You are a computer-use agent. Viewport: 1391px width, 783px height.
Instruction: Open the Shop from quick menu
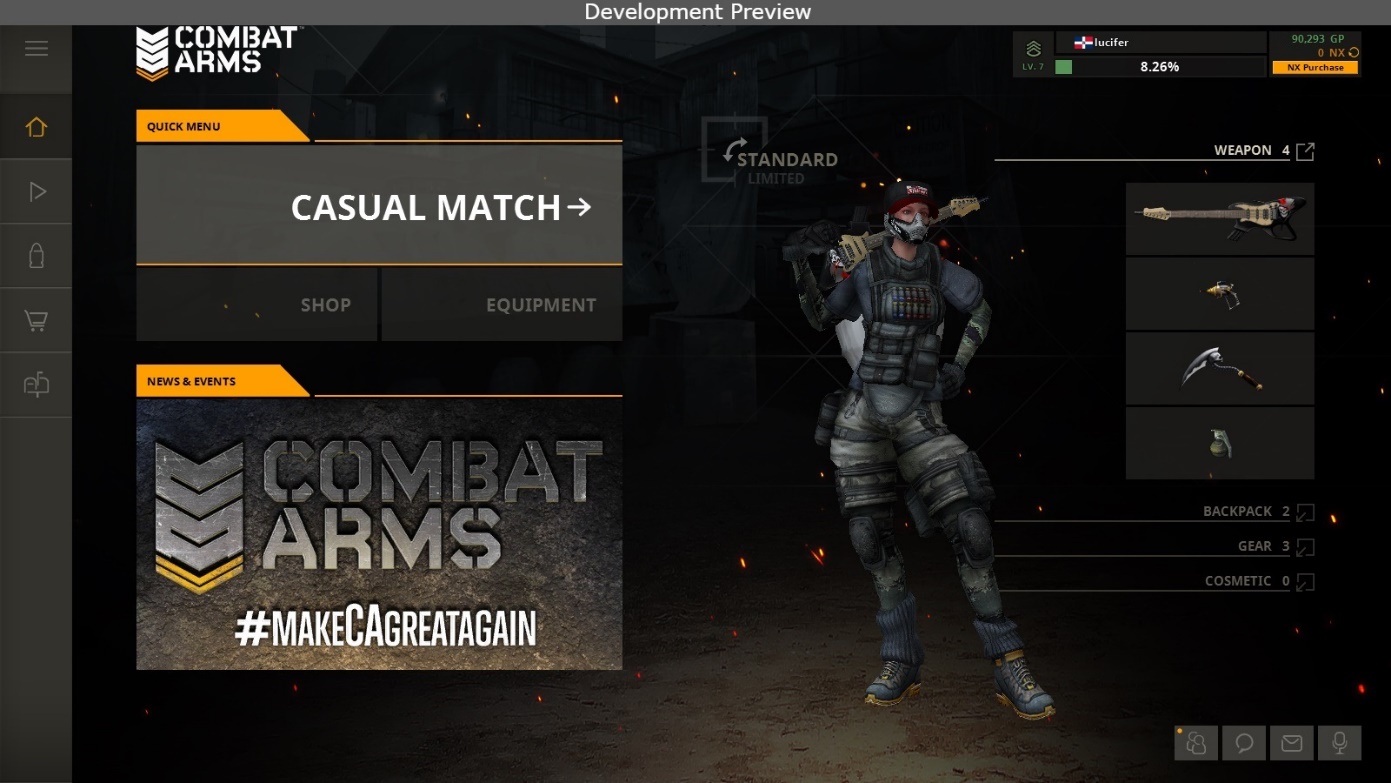pyautogui.click(x=257, y=305)
